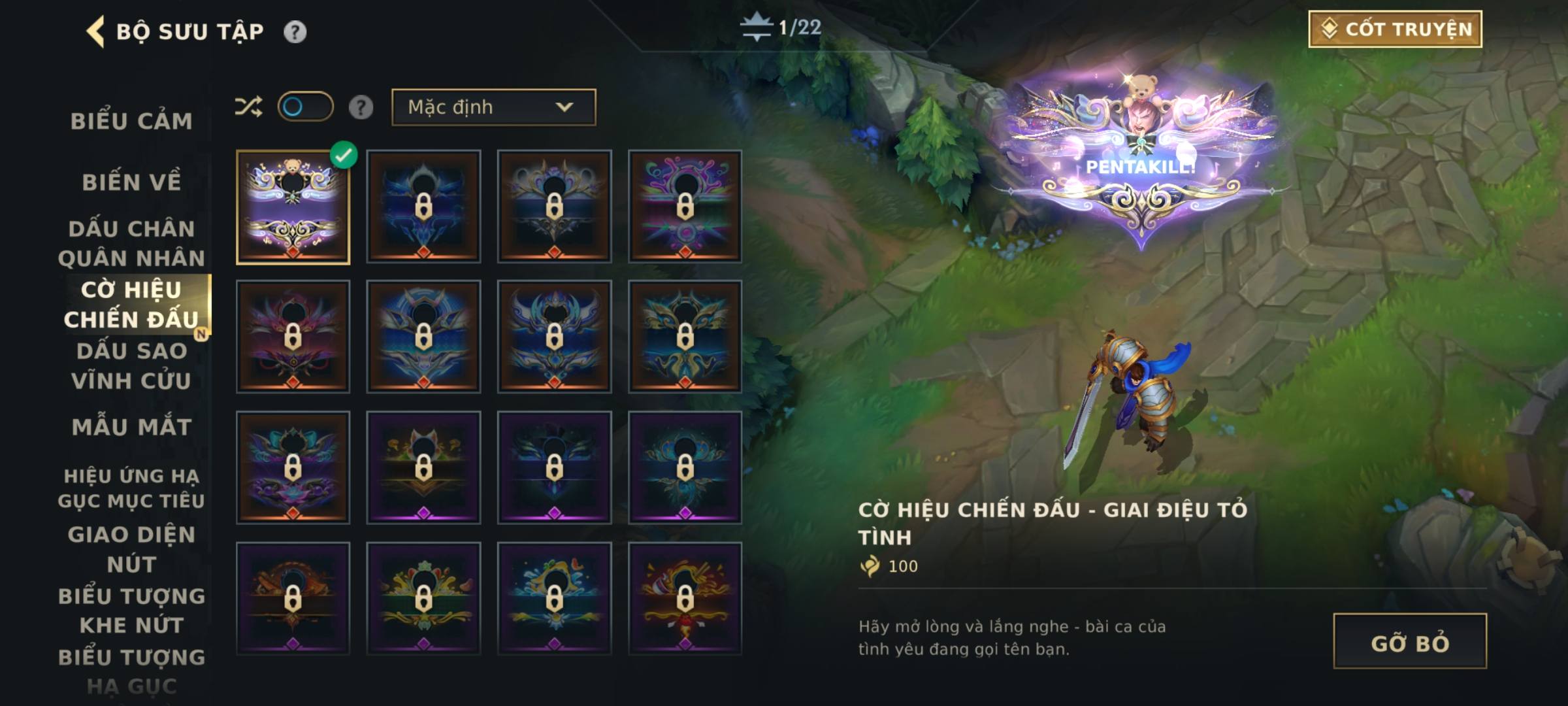Select the Cờ Hiệu Chiến Đấu tab

pyautogui.click(x=131, y=305)
